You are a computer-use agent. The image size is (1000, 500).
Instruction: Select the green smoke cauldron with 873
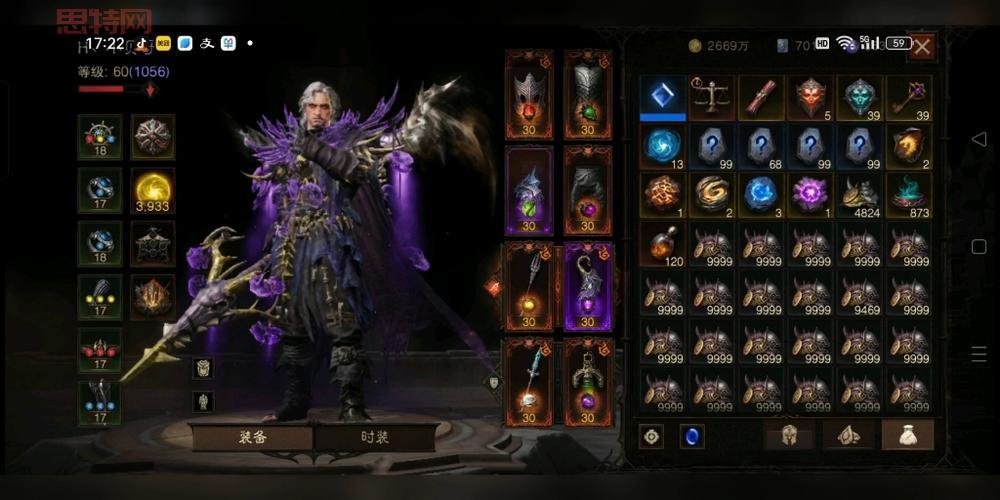908,195
